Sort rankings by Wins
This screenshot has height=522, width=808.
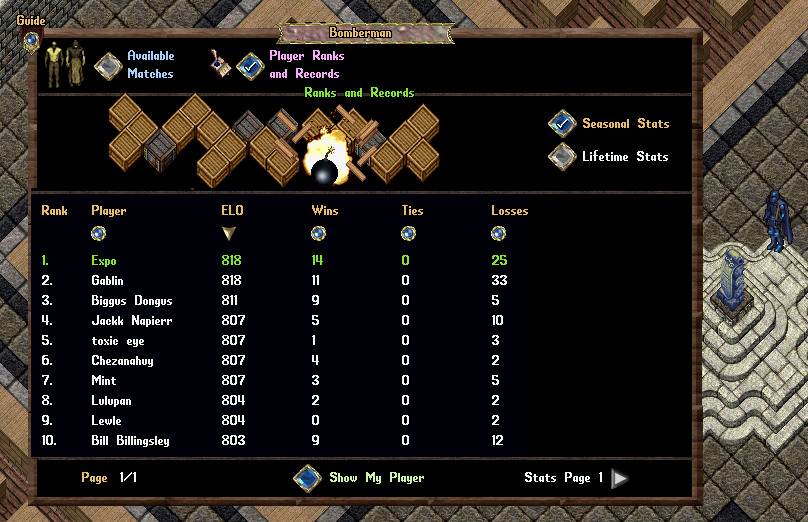tap(318, 233)
